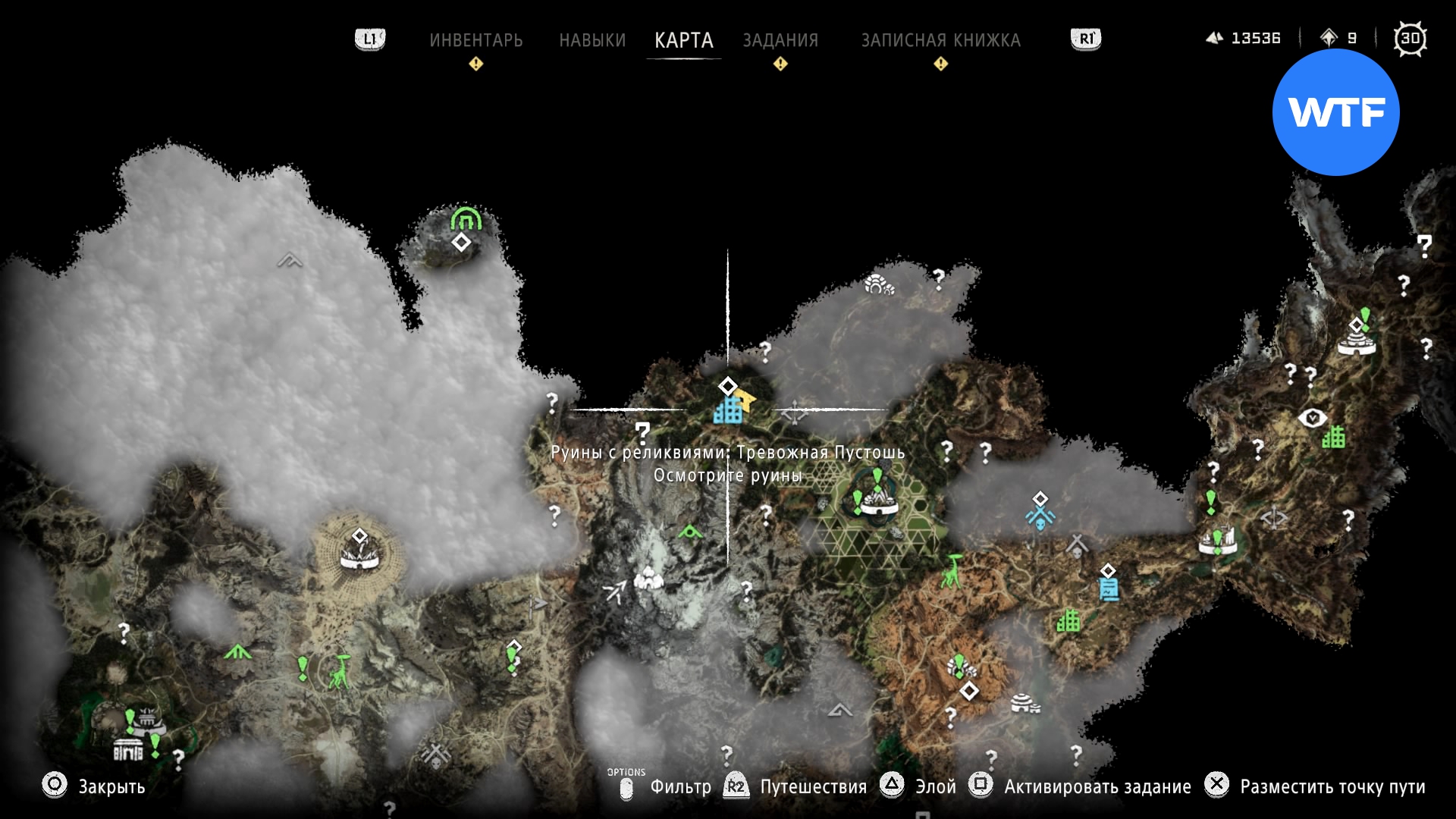Select the eye icon marker in the east
This screenshot has width=1456, height=819.
(1312, 418)
